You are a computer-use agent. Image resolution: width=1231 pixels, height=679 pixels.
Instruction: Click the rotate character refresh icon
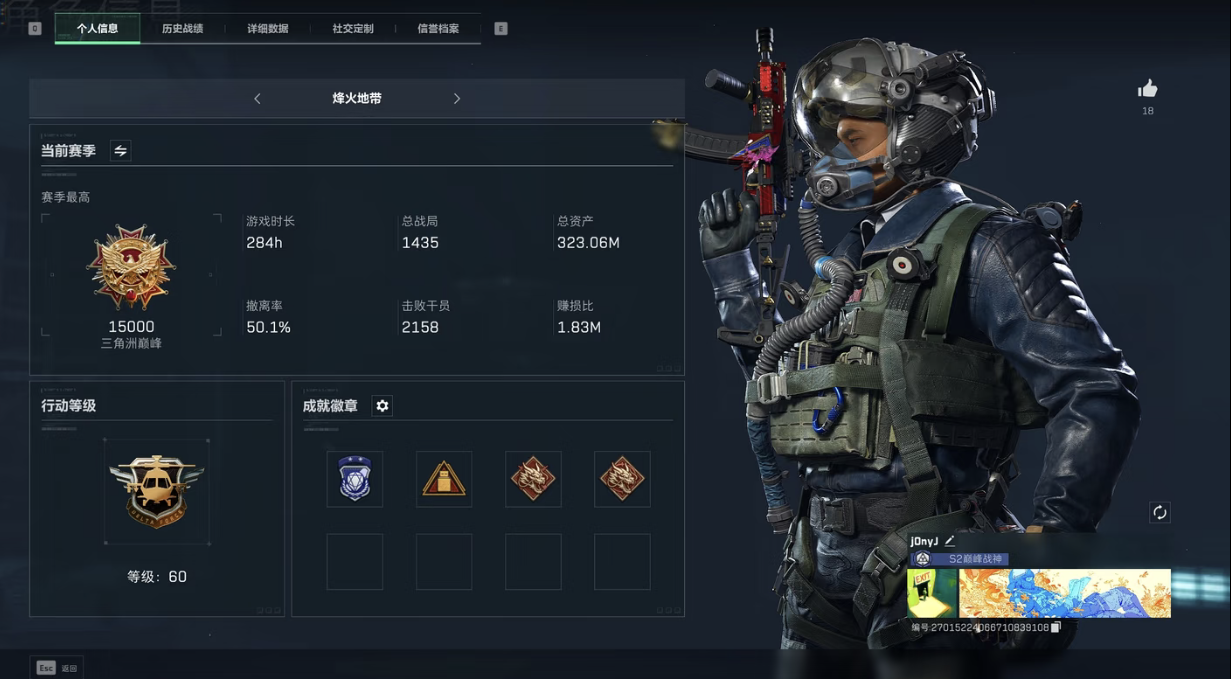[1160, 513]
